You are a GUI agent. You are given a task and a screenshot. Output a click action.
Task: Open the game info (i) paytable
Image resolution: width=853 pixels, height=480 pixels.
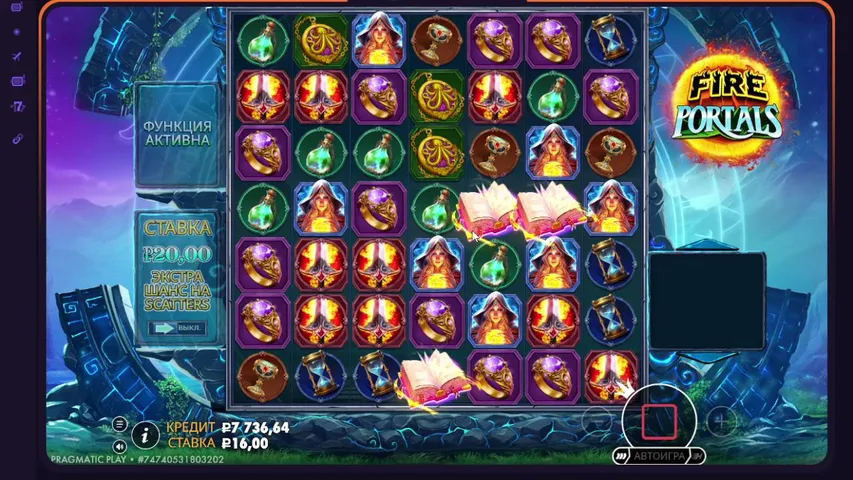[145, 434]
